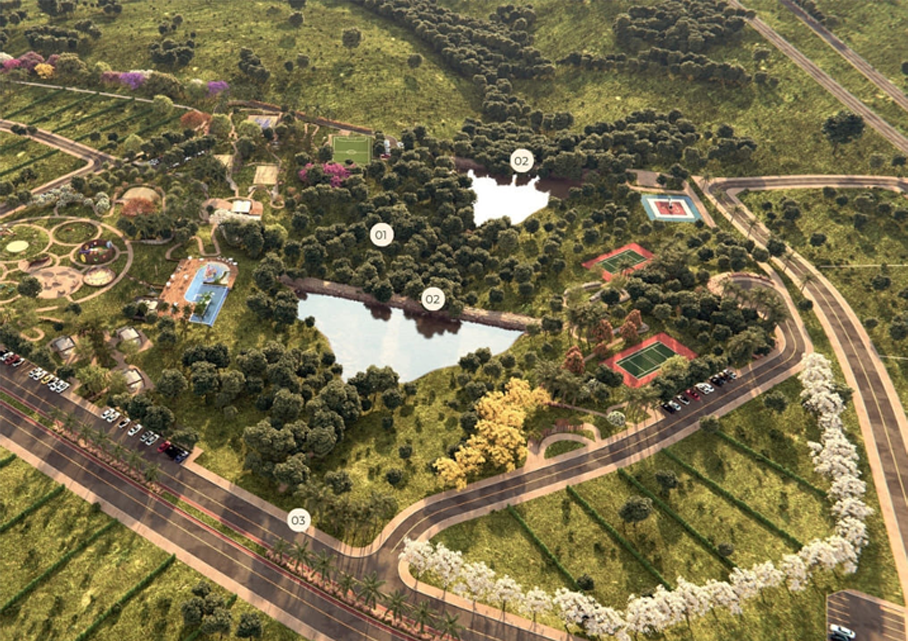Select the 03 marker on the road
The height and width of the screenshot is (641, 908).
[298, 520]
